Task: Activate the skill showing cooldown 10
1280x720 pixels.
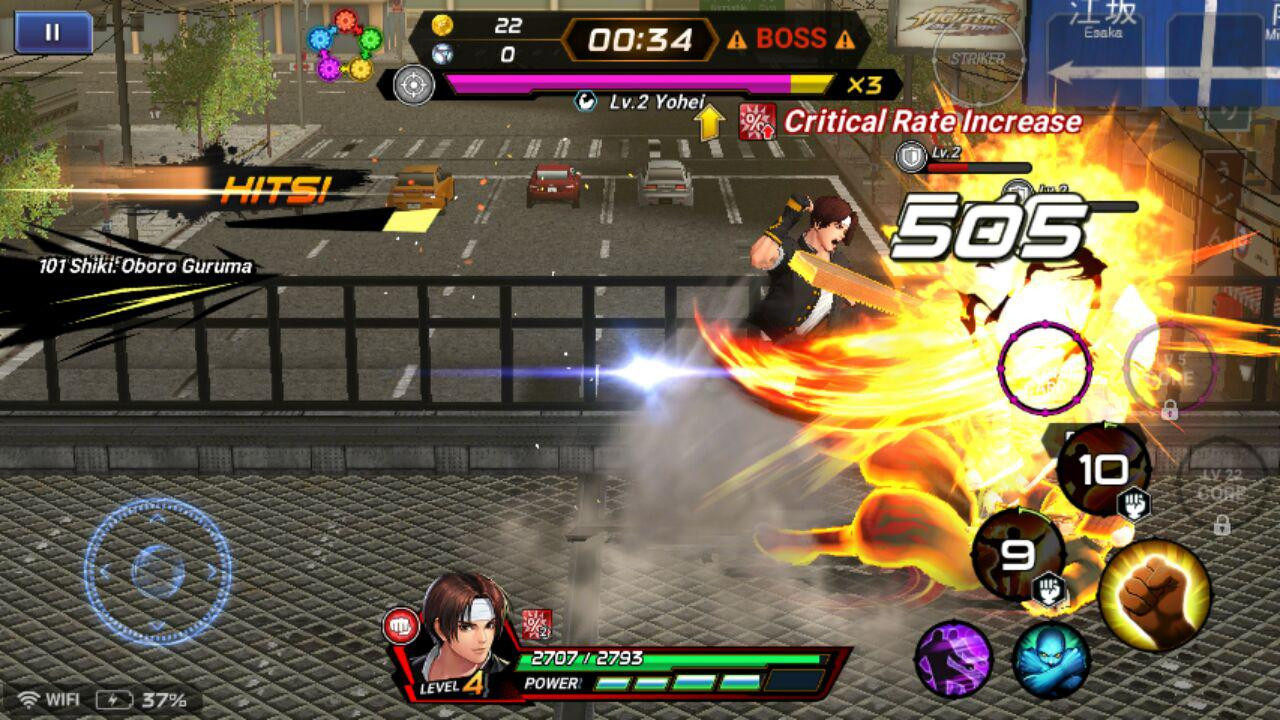Action: 1103,470
